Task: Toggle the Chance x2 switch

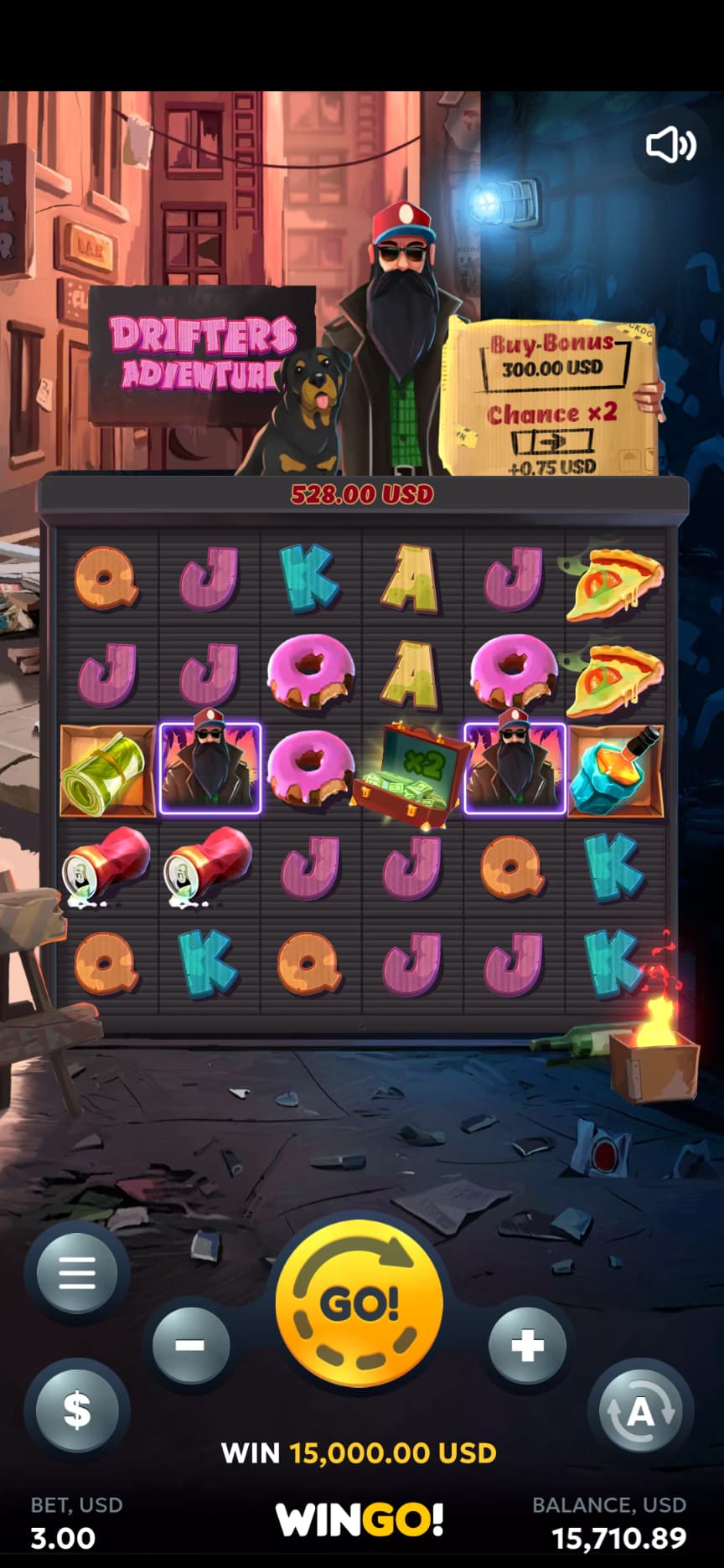Action: click(552, 441)
